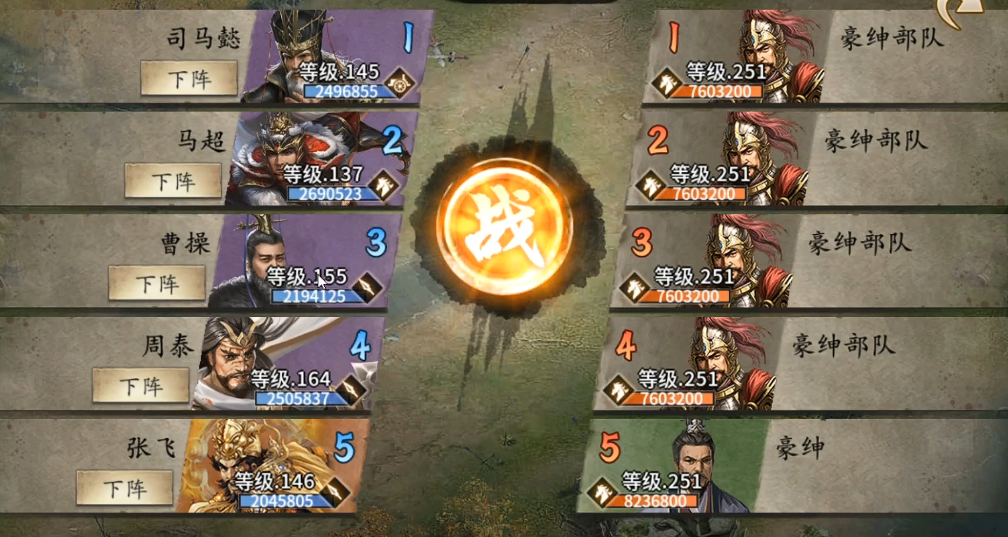Click 下阵 next to 马超
Viewport: 1008px width, 537px height.
tap(173, 181)
